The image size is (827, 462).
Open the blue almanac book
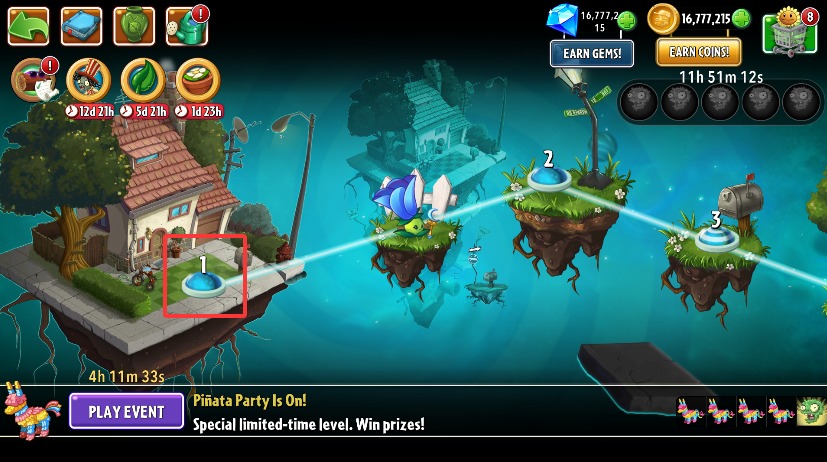pyautogui.click(x=81, y=25)
